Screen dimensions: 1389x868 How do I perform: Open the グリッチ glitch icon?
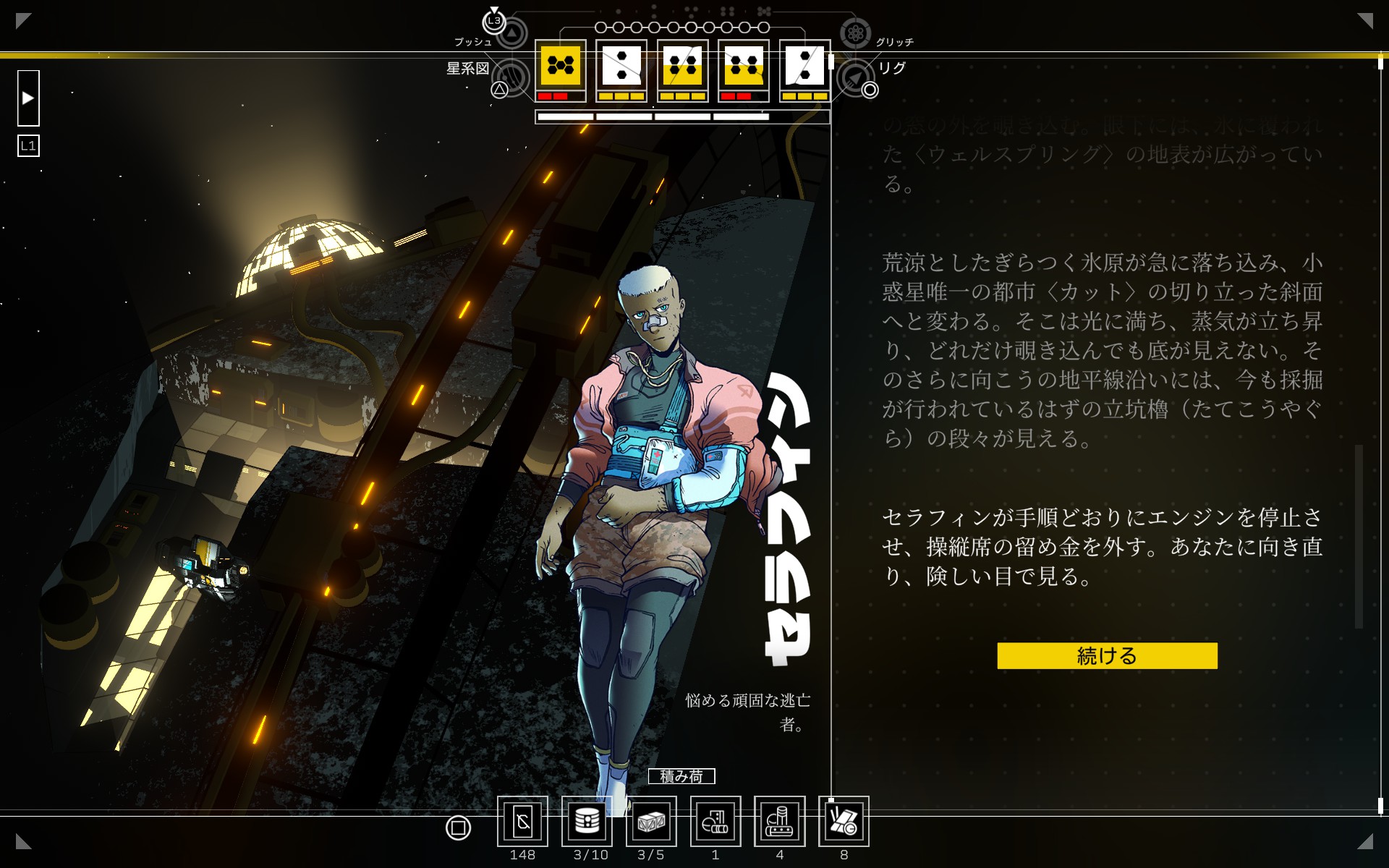tap(855, 33)
